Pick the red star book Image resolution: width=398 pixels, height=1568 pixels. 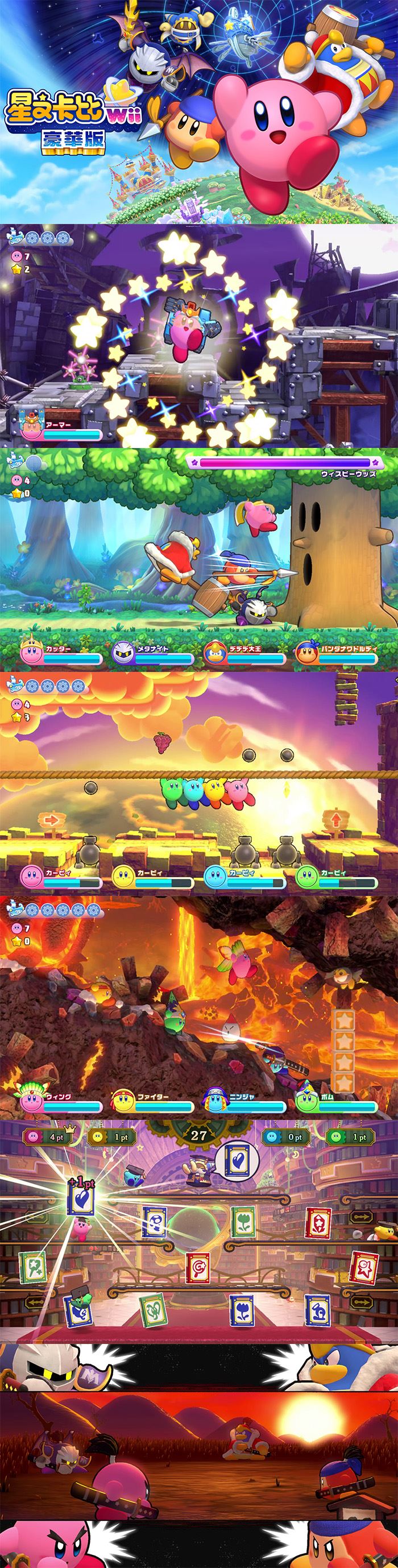point(364,1267)
